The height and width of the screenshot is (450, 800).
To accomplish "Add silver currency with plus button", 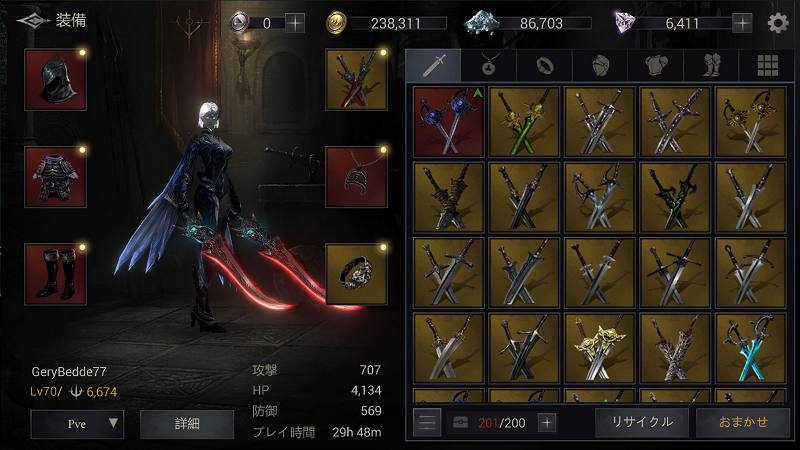I will coord(295,23).
